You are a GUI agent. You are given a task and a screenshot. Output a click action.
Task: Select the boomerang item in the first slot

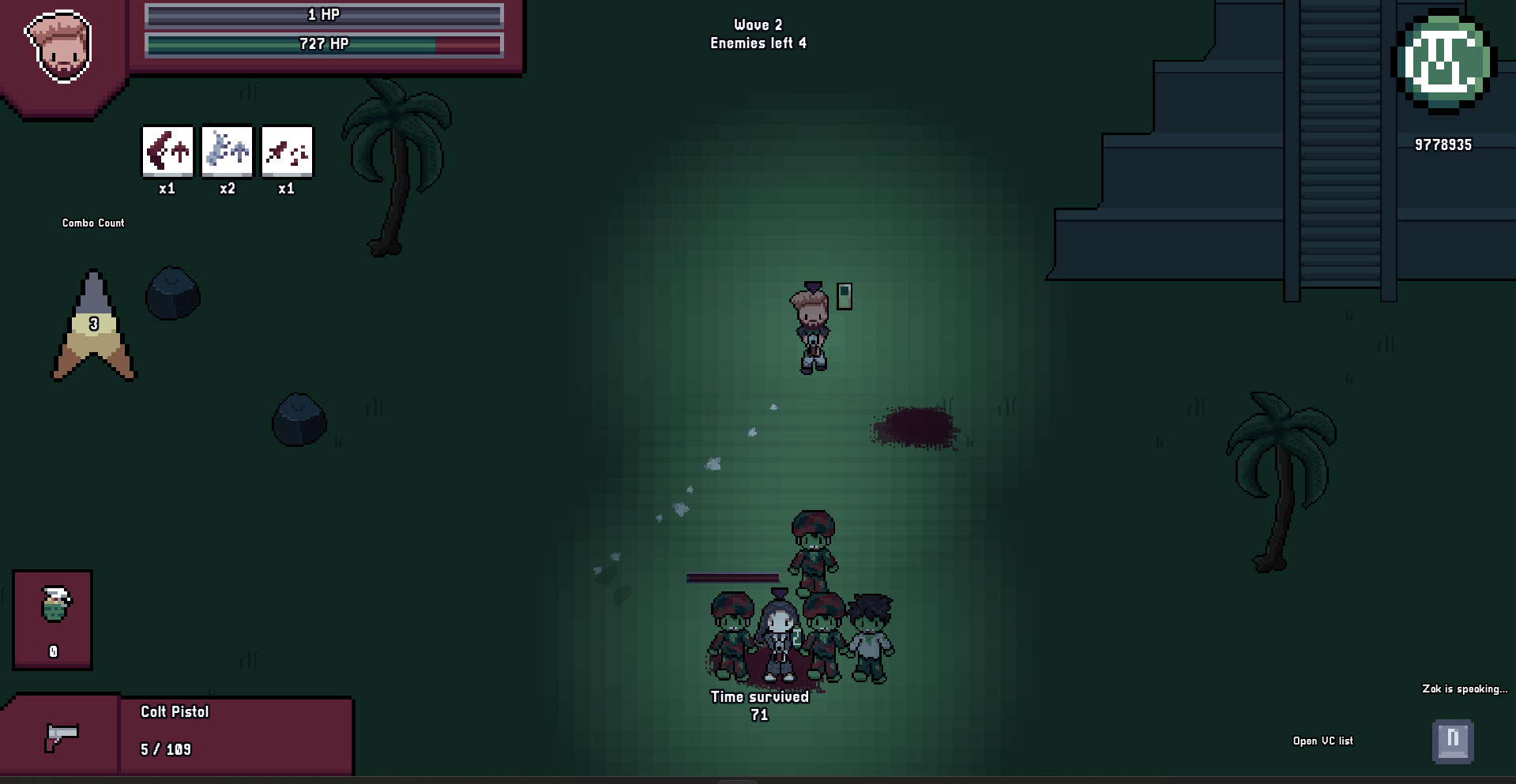pyautogui.click(x=166, y=152)
